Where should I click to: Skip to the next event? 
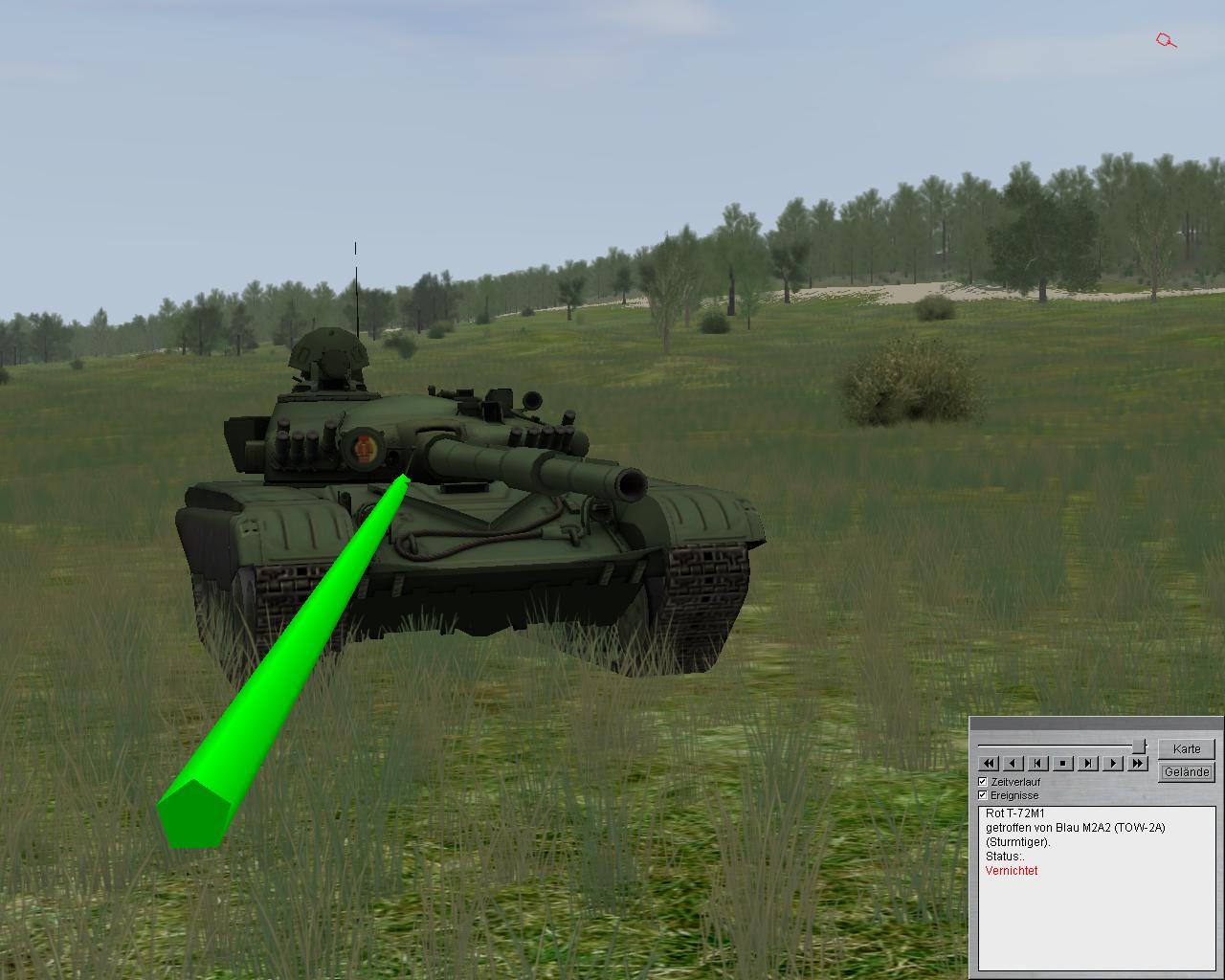point(1088,763)
